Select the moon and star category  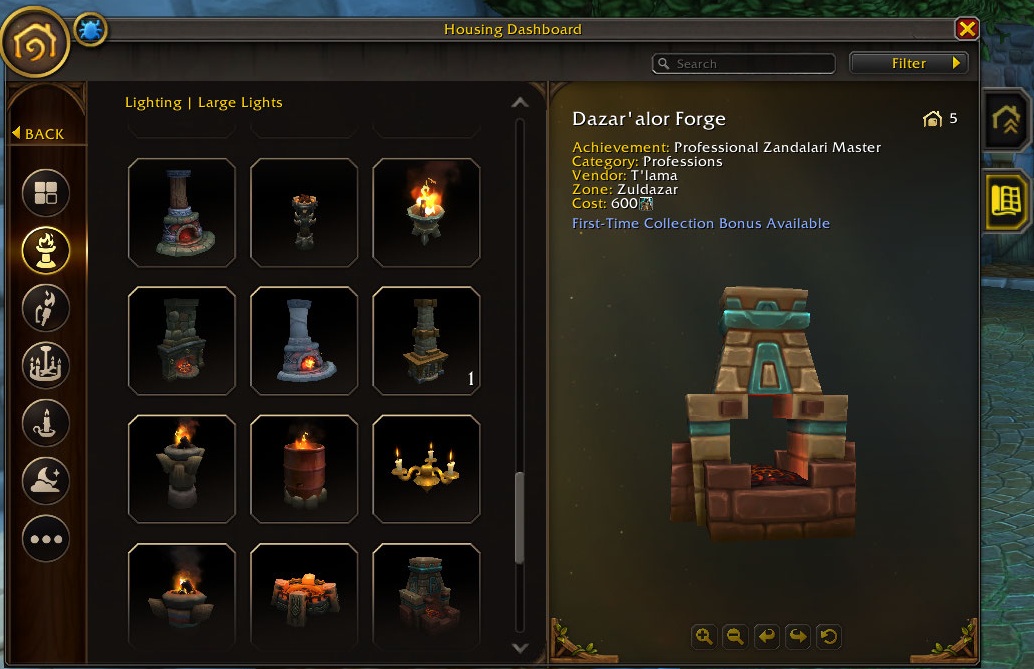[x=46, y=482]
